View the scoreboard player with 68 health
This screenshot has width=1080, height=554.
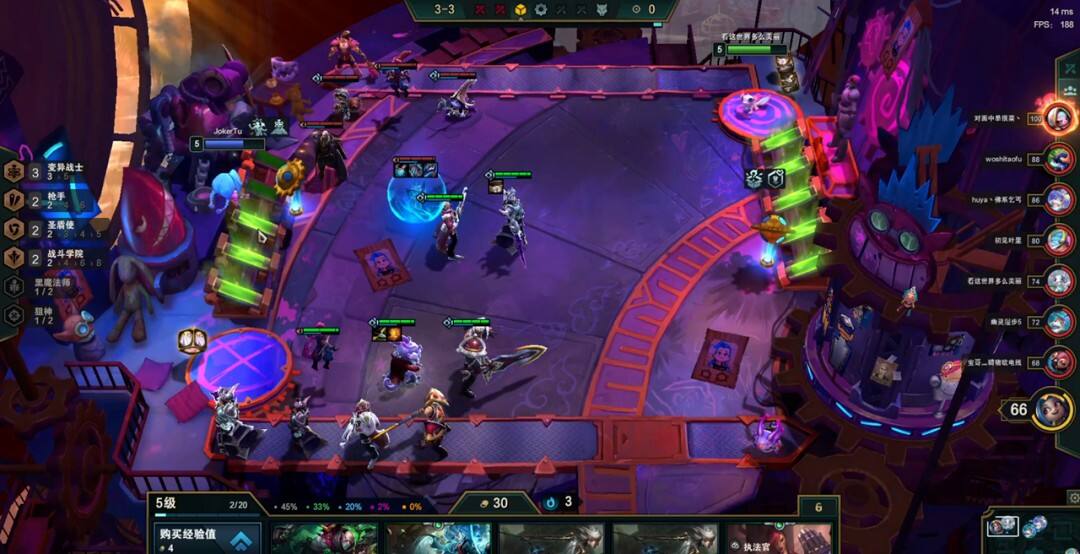click(x=1058, y=362)
